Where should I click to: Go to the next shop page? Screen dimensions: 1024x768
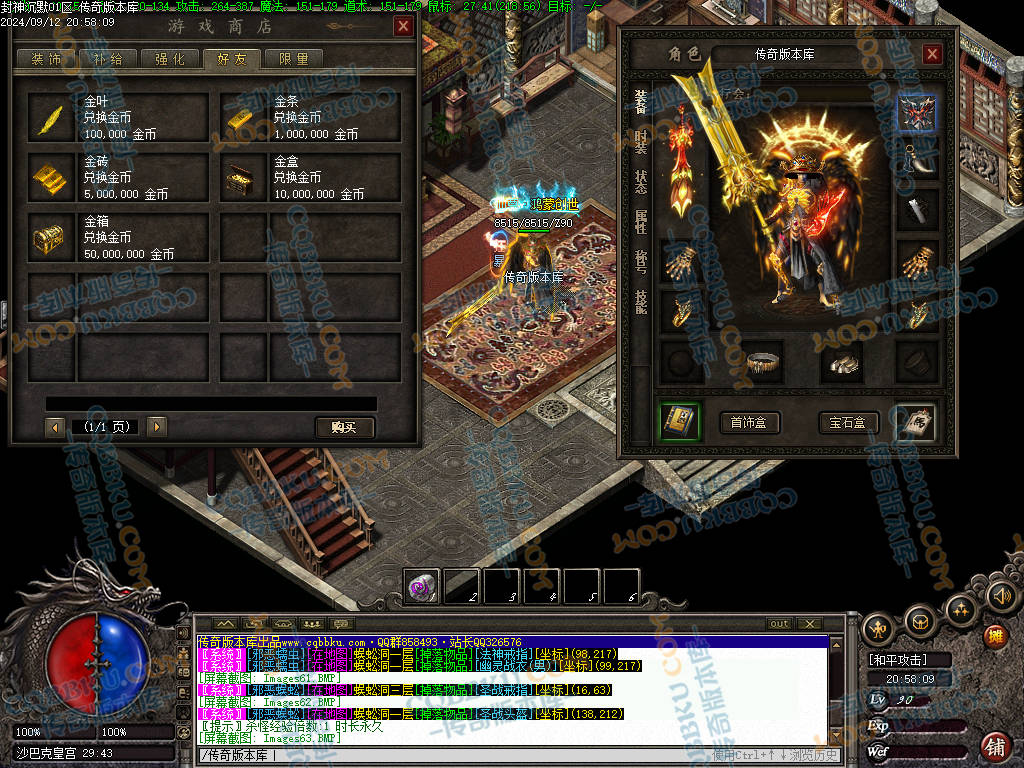point(157,427)
